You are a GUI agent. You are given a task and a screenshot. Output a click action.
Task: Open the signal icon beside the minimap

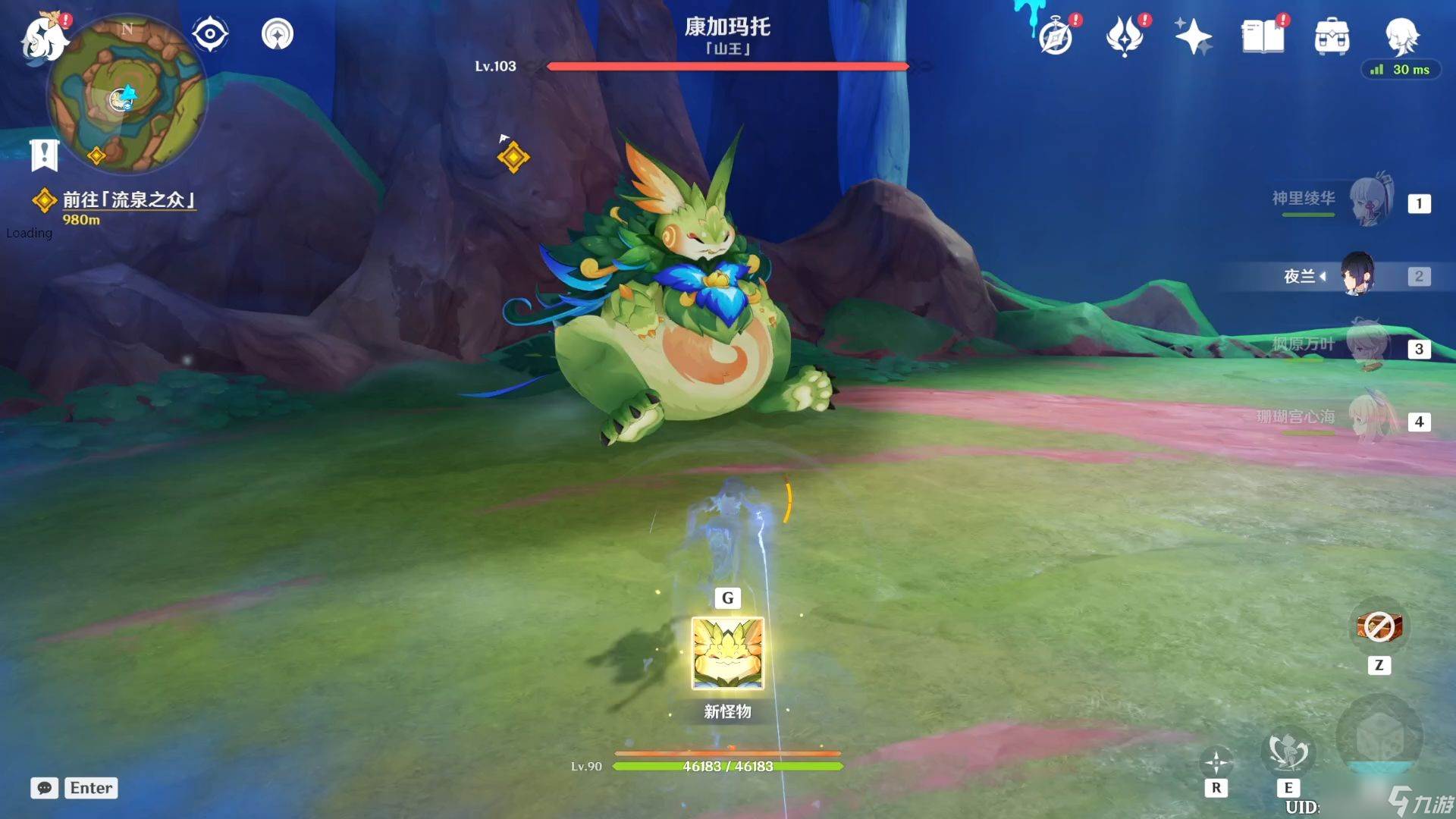[278, 34]
